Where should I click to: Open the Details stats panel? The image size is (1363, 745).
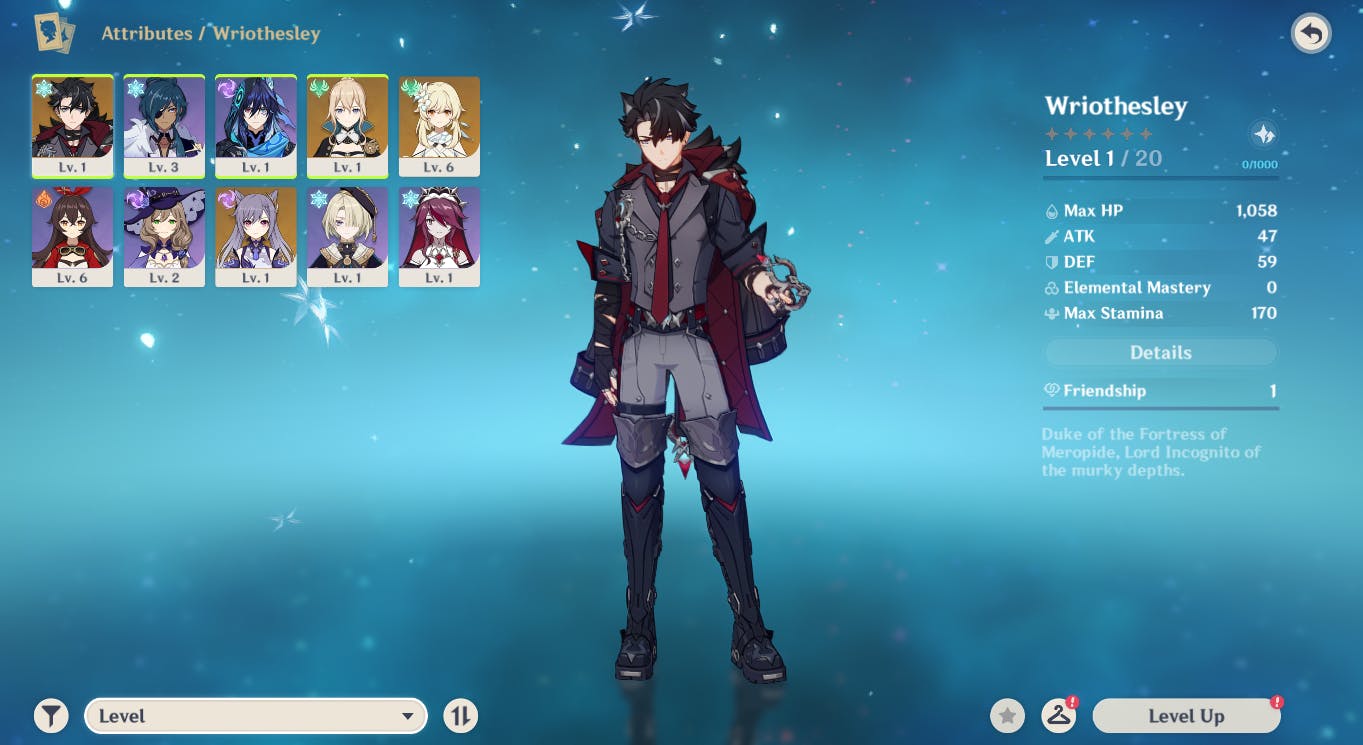(1160, 352)
